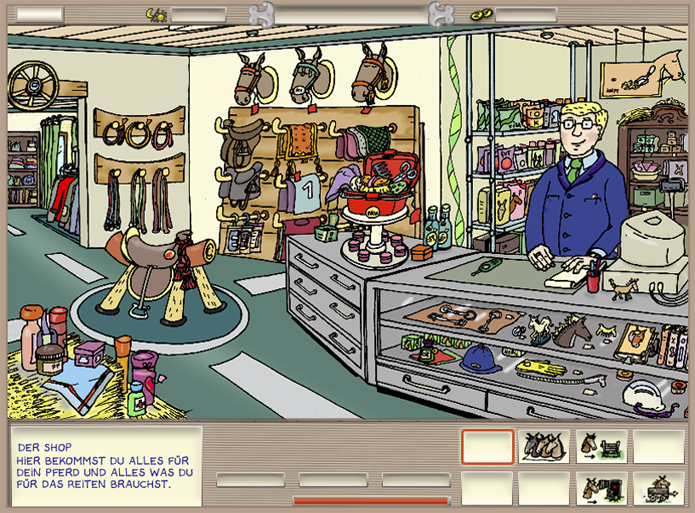Image resolution: width=695 pixels, height=513 pixels.
Task: Open the horse cart icon
Action: click(659, 488)
